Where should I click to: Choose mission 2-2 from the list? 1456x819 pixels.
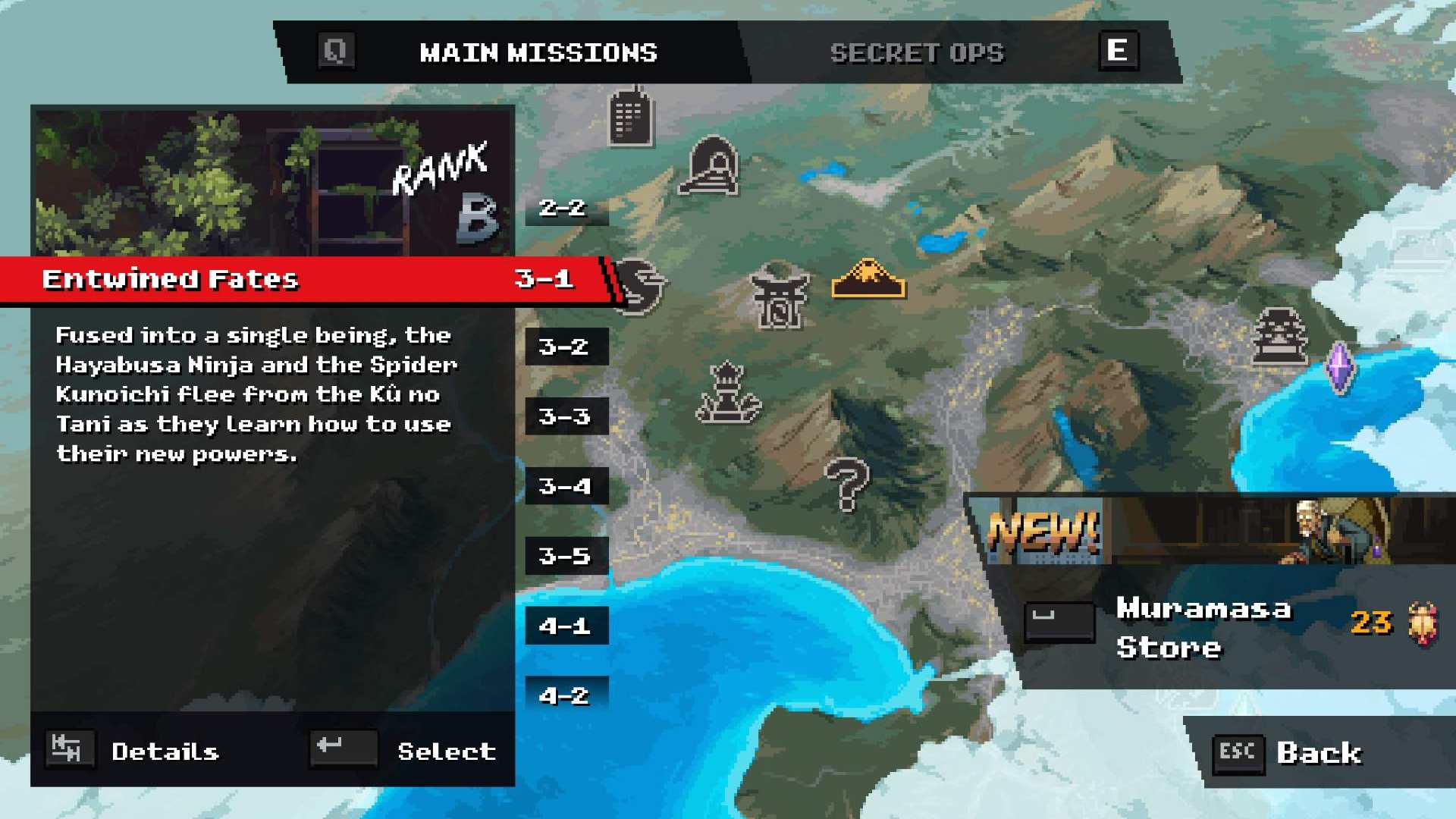coord(565,208)
